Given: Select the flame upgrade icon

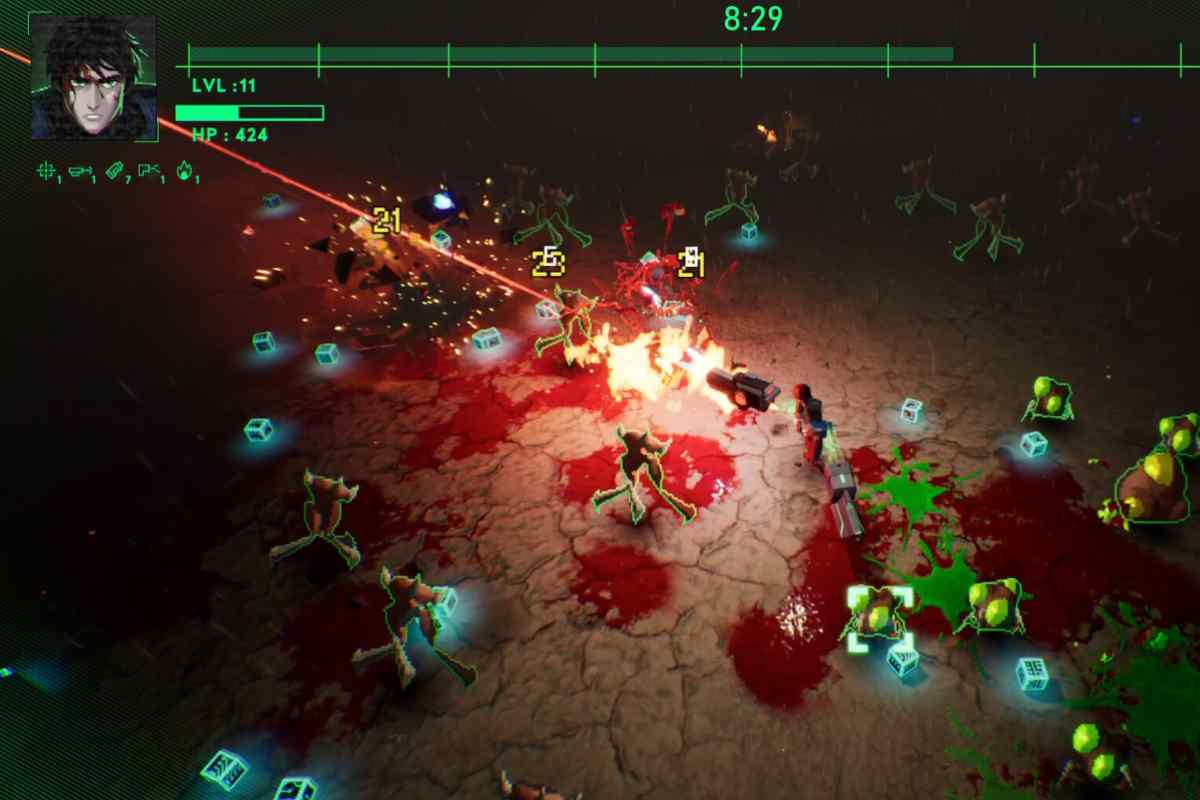Looking at the screenshot, I should click(184, 172).
